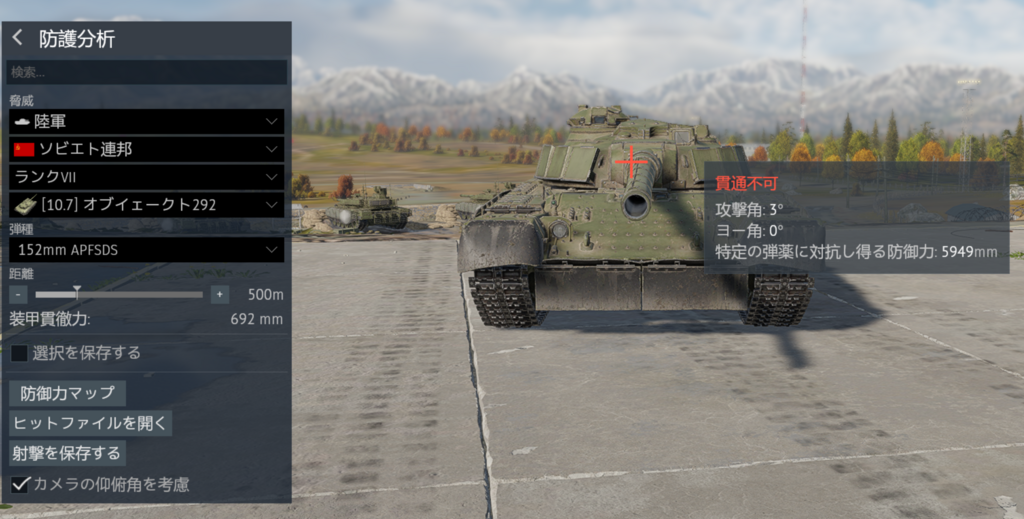Increase distance with the plus button
Viewport: 1024px width, 519px height.
click(220, 294)
